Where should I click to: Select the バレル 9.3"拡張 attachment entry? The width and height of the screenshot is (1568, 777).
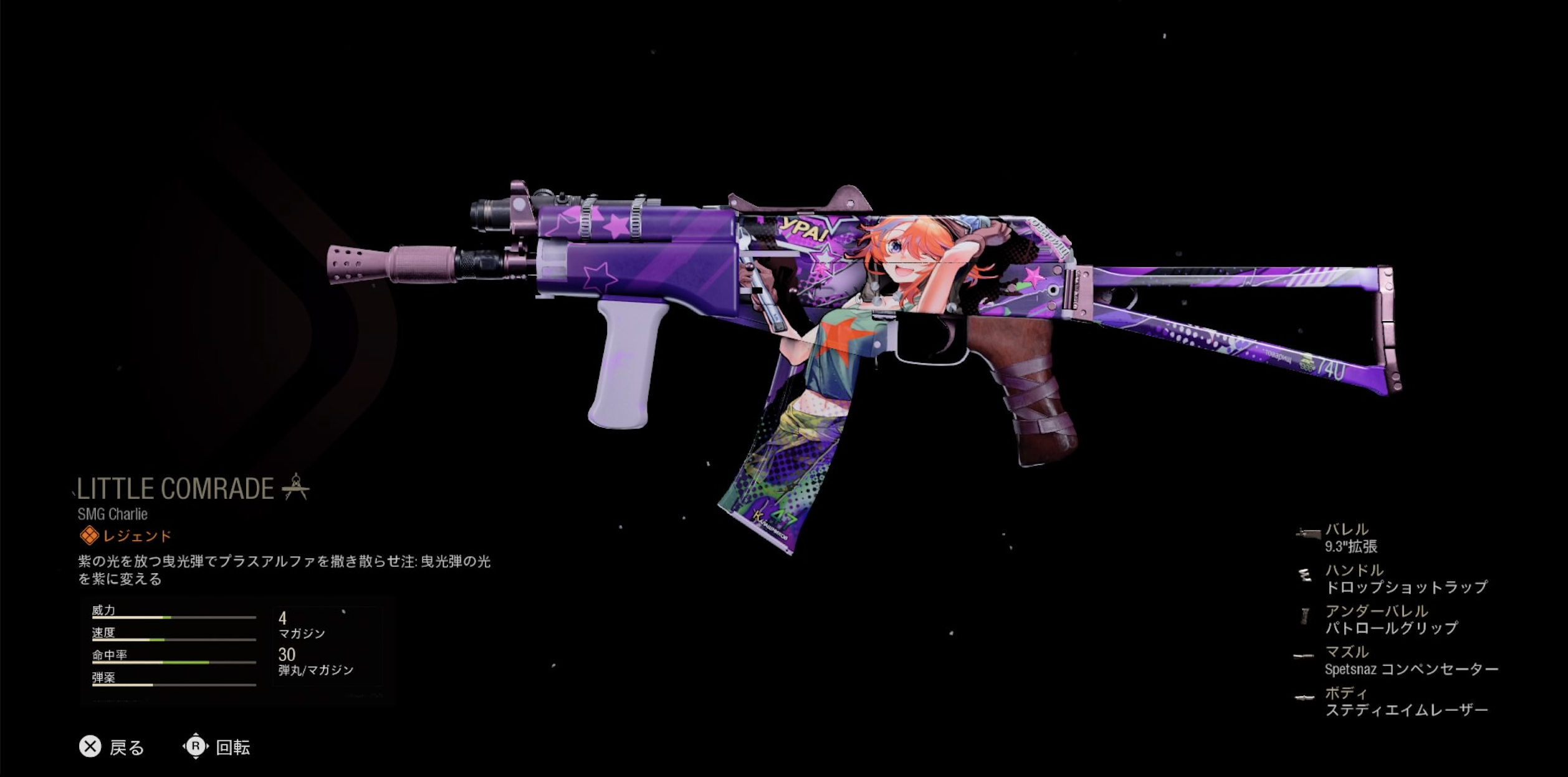coord(1350,538)
